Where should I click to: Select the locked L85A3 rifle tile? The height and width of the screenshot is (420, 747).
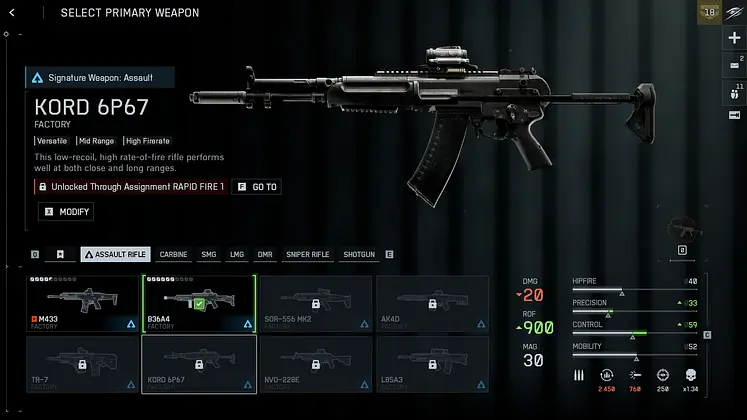click(431, 363)
